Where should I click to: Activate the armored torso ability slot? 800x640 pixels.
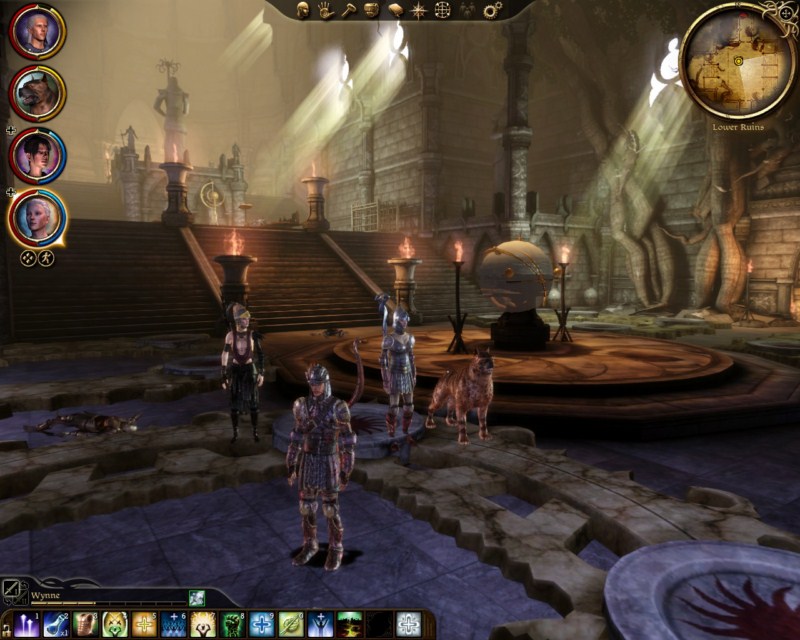coord(86,625)
